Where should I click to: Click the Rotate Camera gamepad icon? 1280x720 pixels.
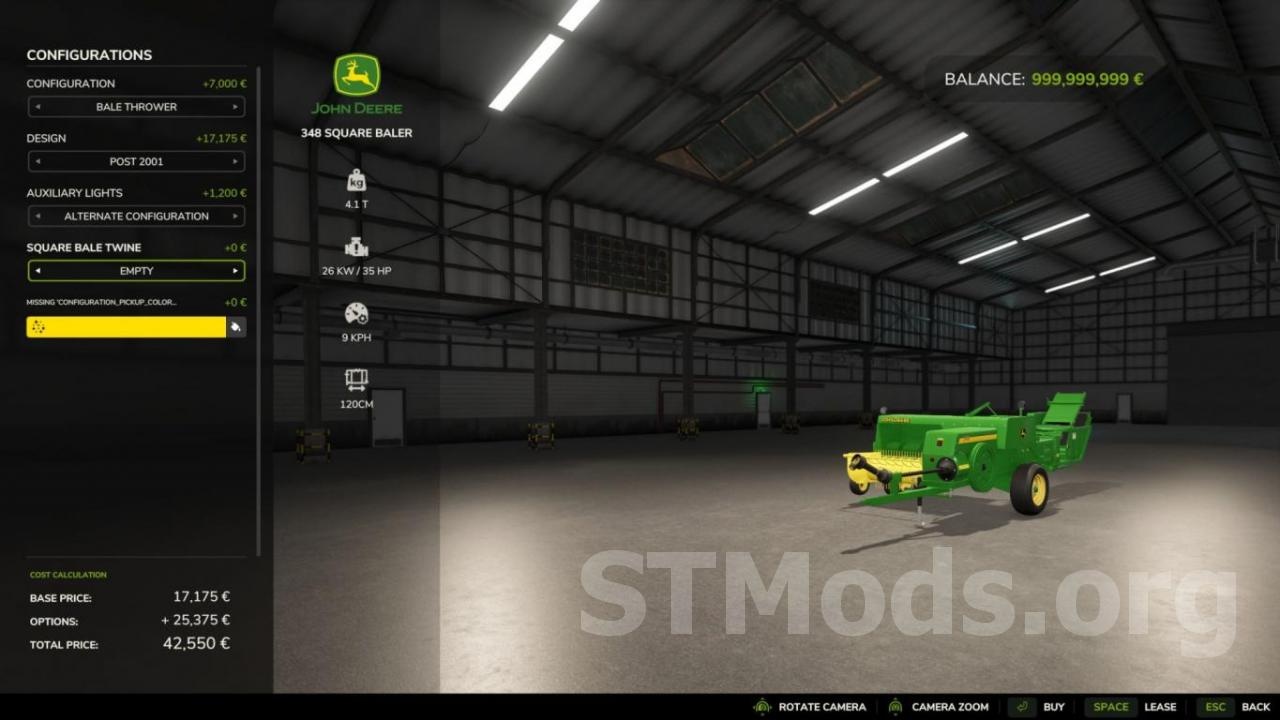(762, 706)
